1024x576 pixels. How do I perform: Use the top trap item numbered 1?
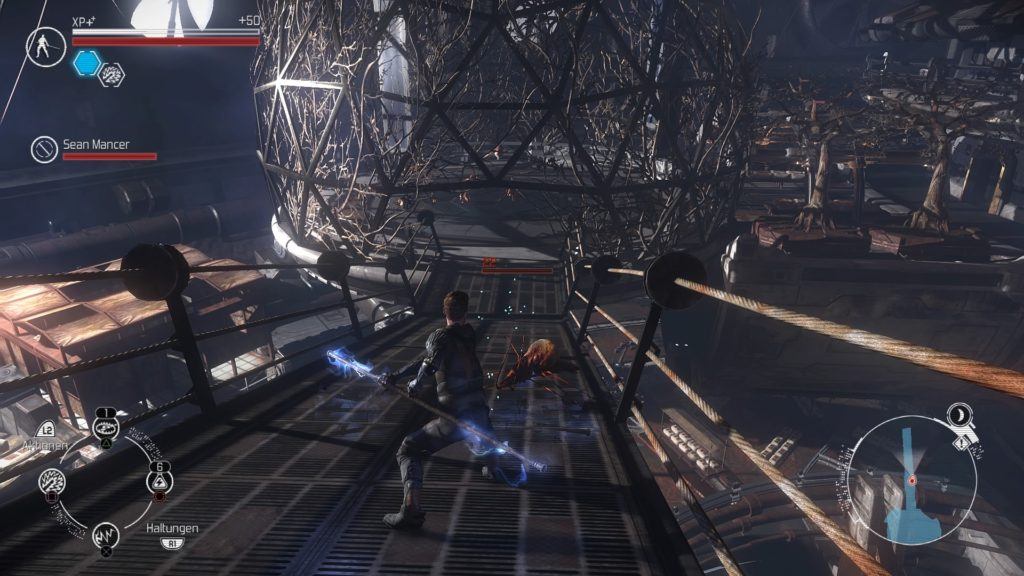[105, 428]
